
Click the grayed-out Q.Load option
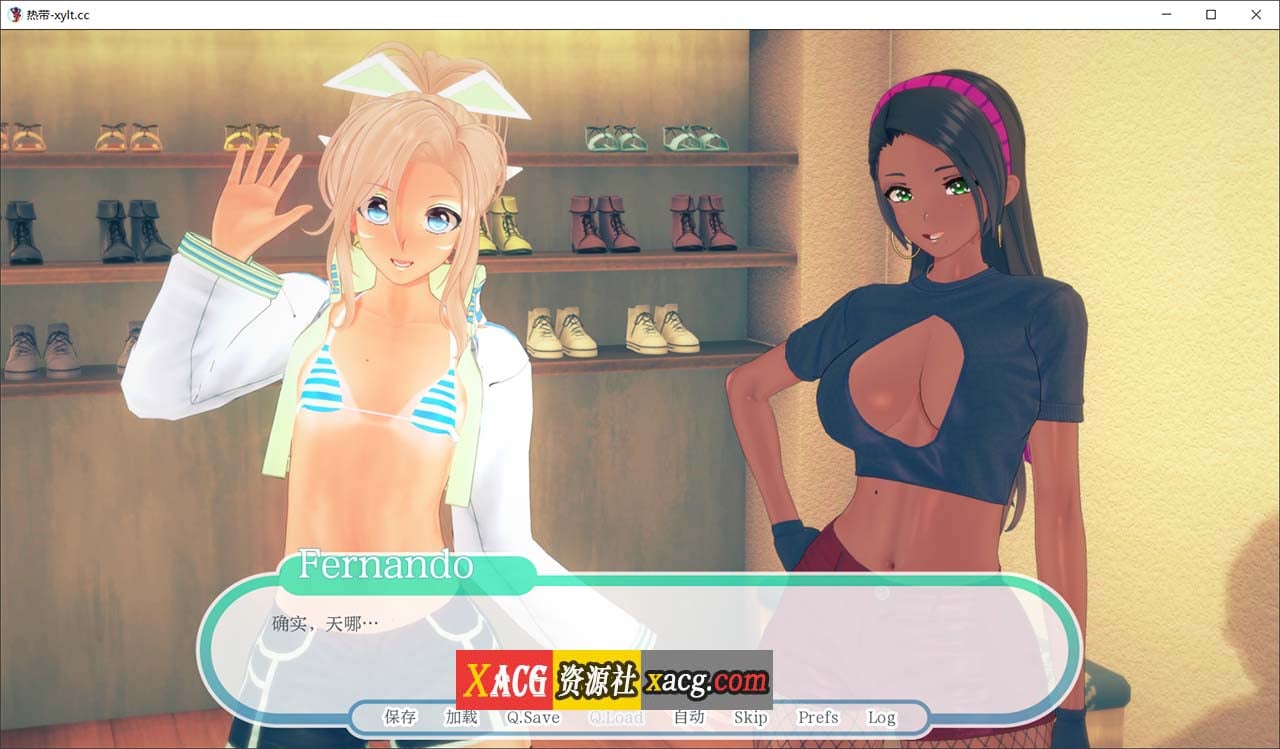[x=617, y=717]
